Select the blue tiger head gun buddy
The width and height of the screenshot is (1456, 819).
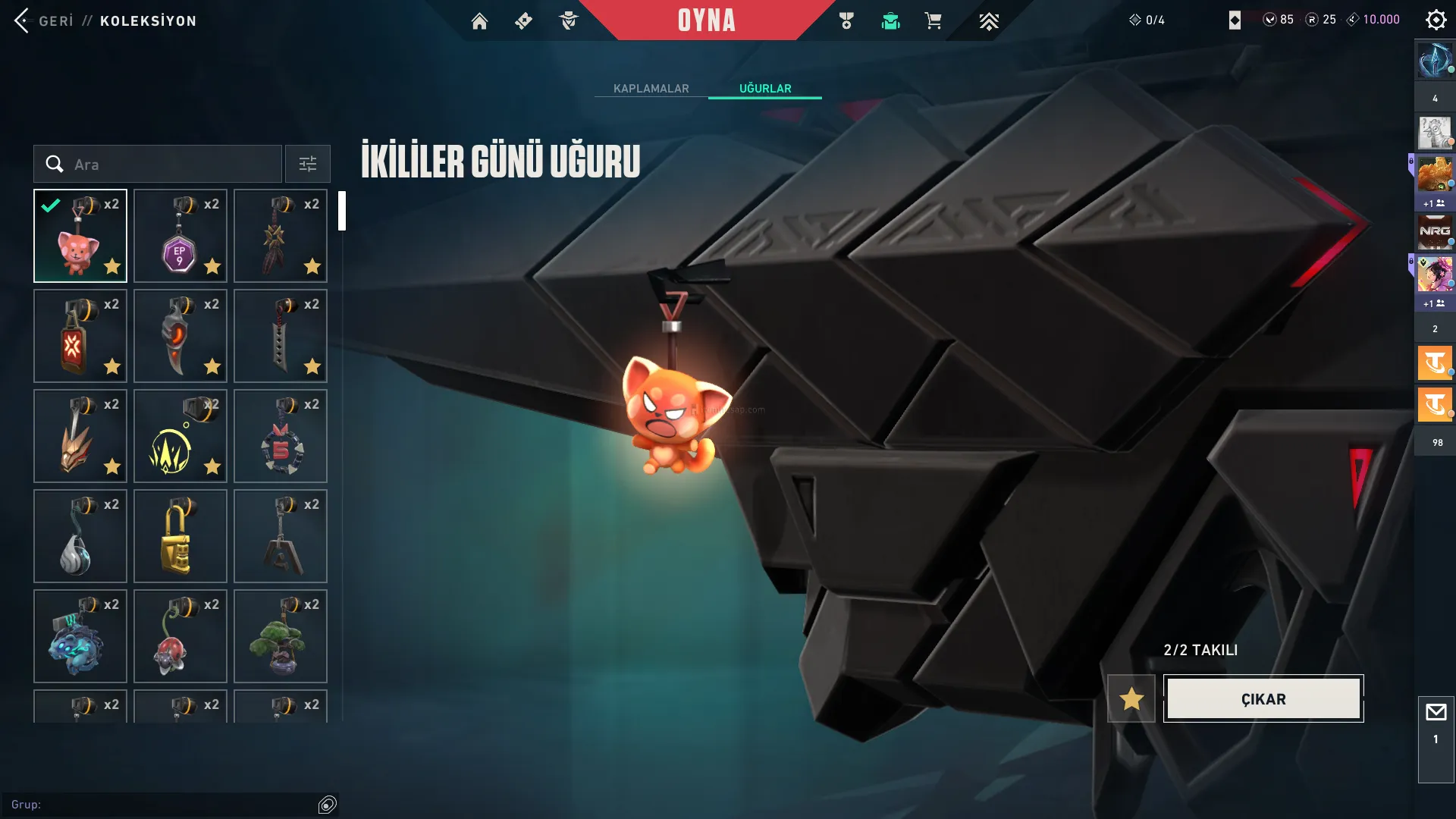[80, 636]
